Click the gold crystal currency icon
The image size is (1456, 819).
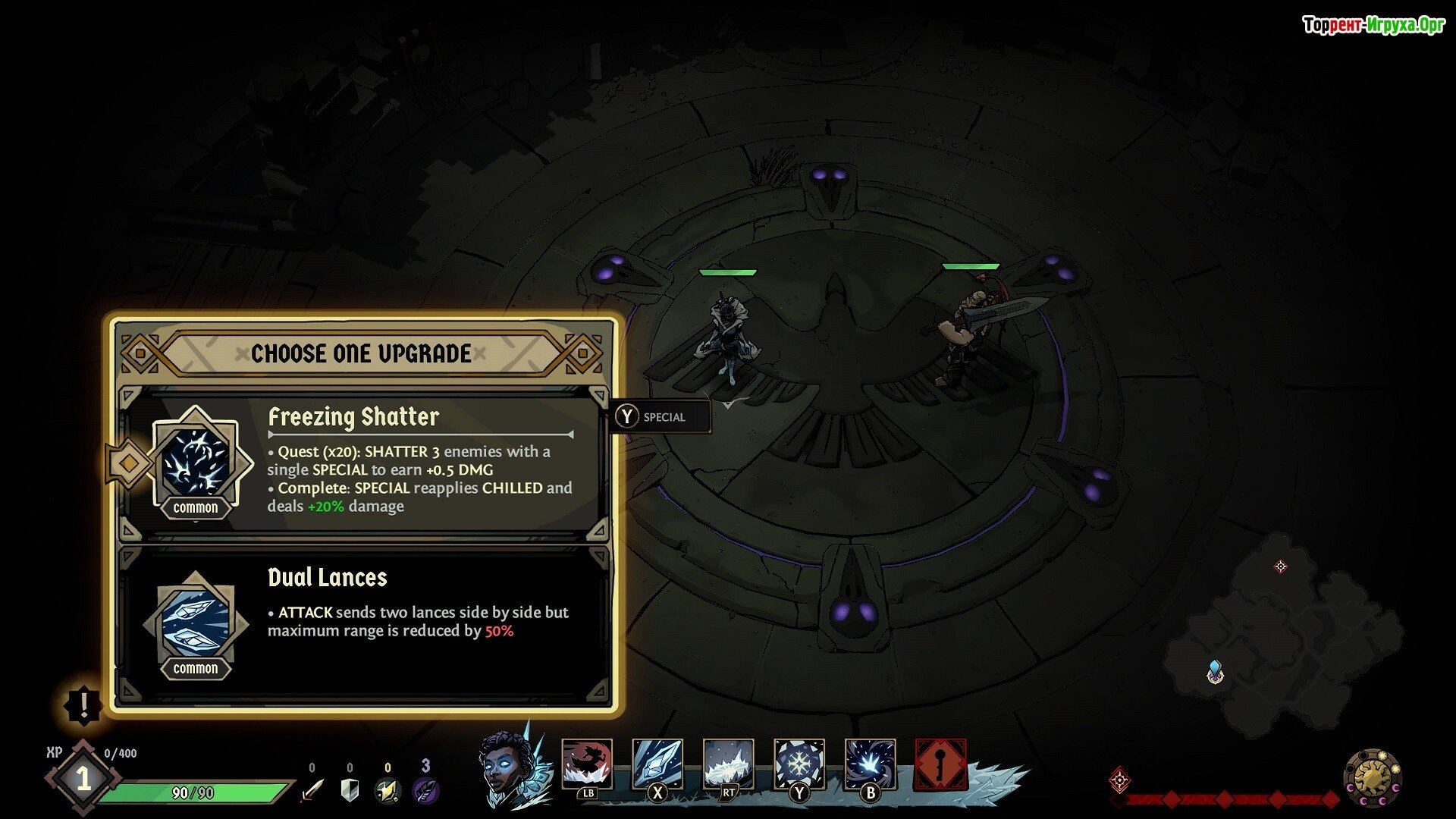pyautogui.click(x=388, y=790)
